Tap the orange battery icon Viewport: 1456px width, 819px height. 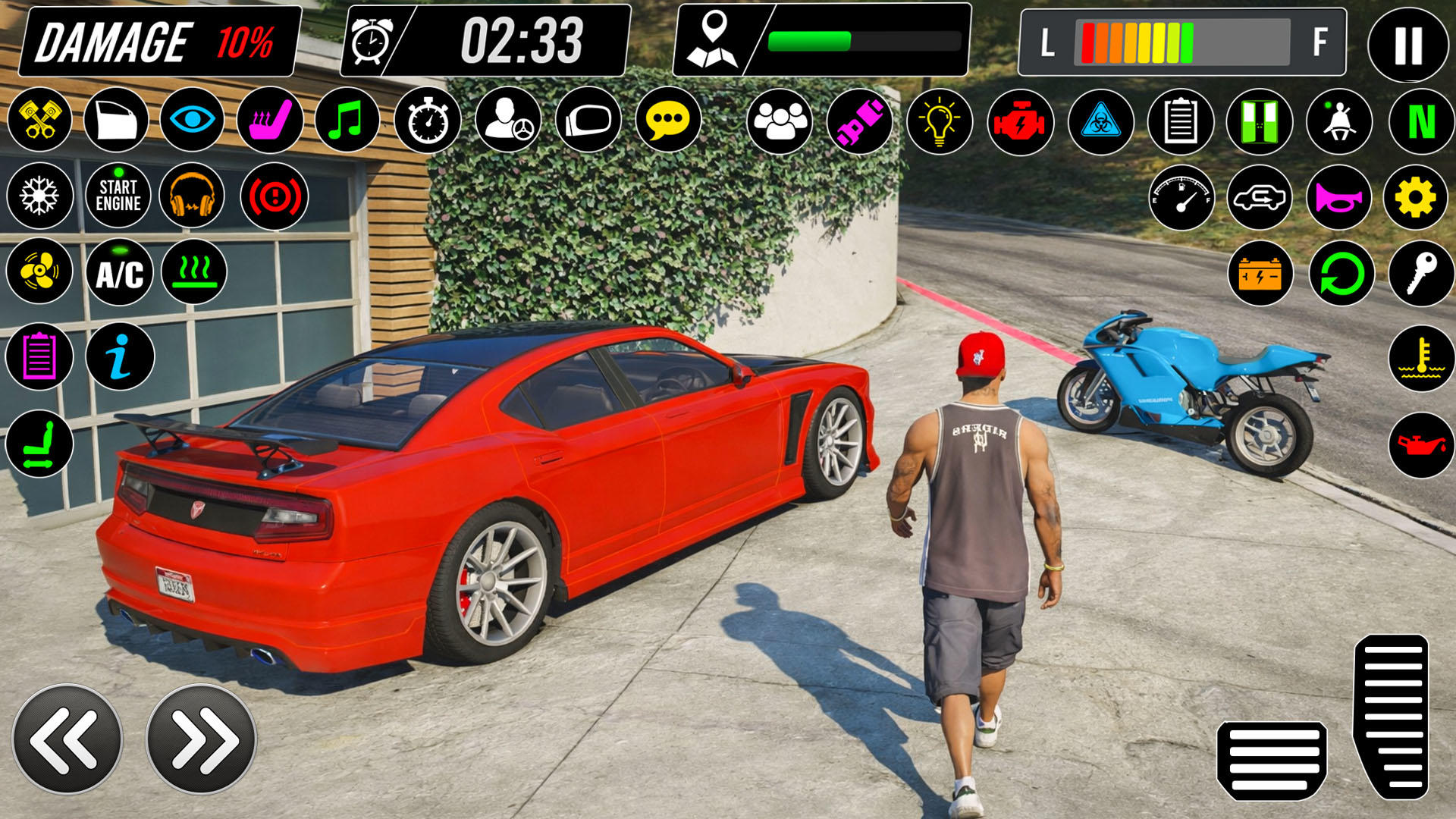pyautogui.click(x=1260, y=274)
